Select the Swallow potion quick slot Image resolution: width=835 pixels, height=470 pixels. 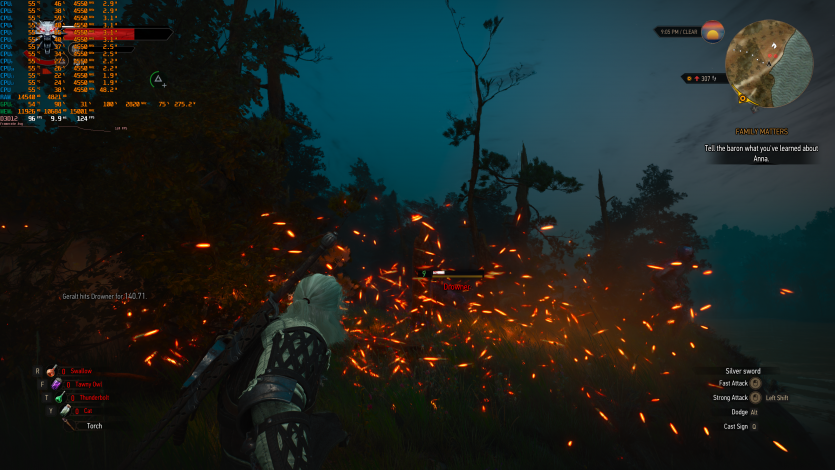[x=53, y=370]
